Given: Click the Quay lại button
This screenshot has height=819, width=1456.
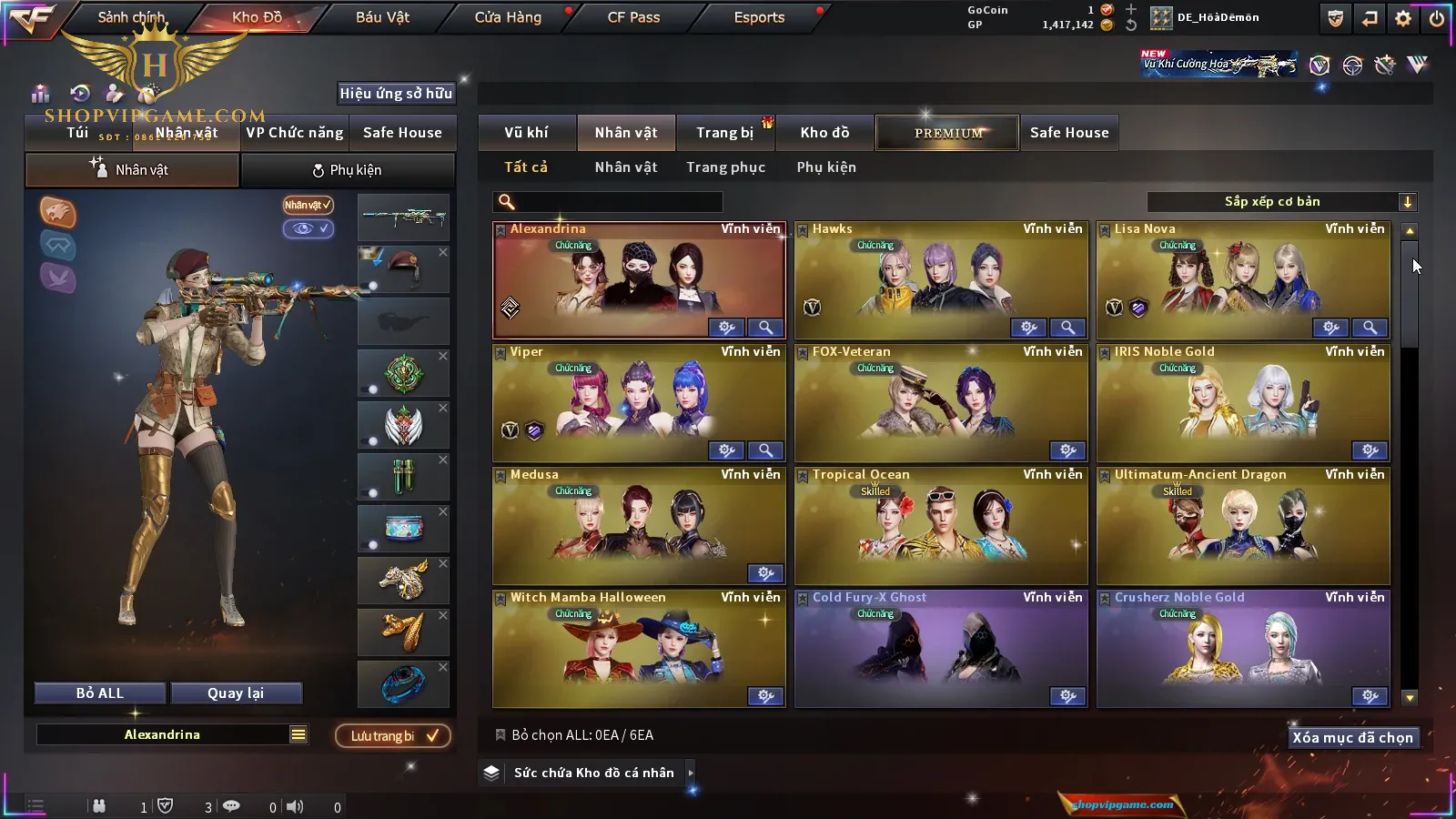Looking at the screenshot, I should 236,693.
